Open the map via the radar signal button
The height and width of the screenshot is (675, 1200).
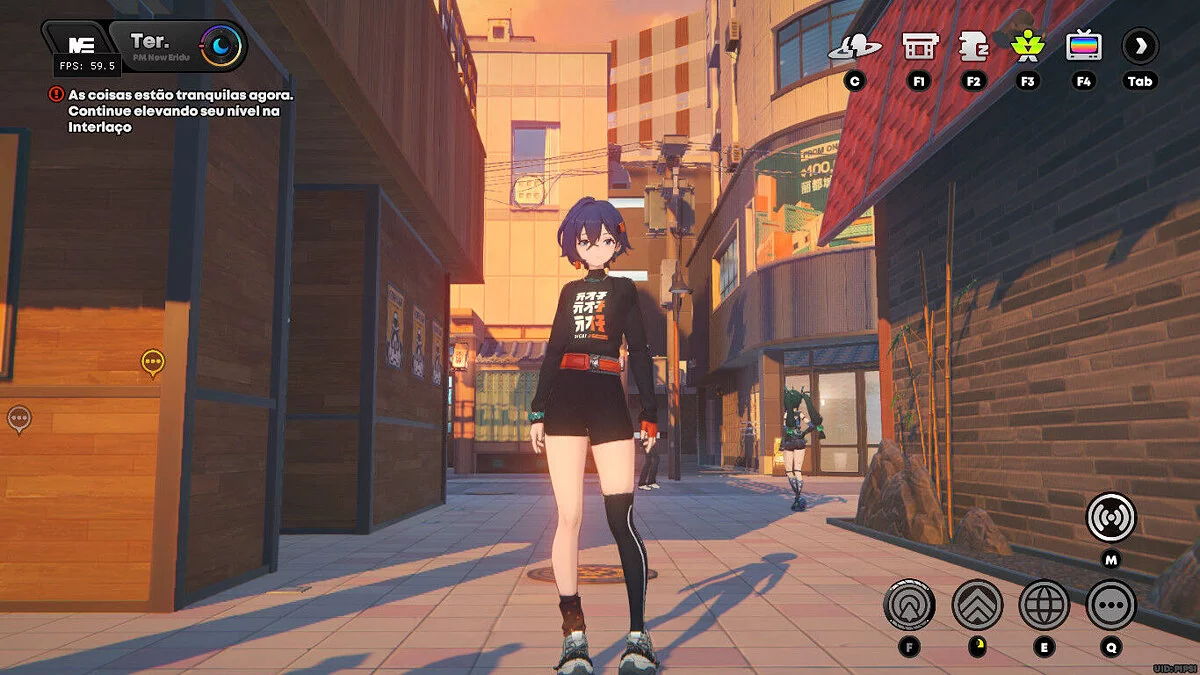point(1111,517)
